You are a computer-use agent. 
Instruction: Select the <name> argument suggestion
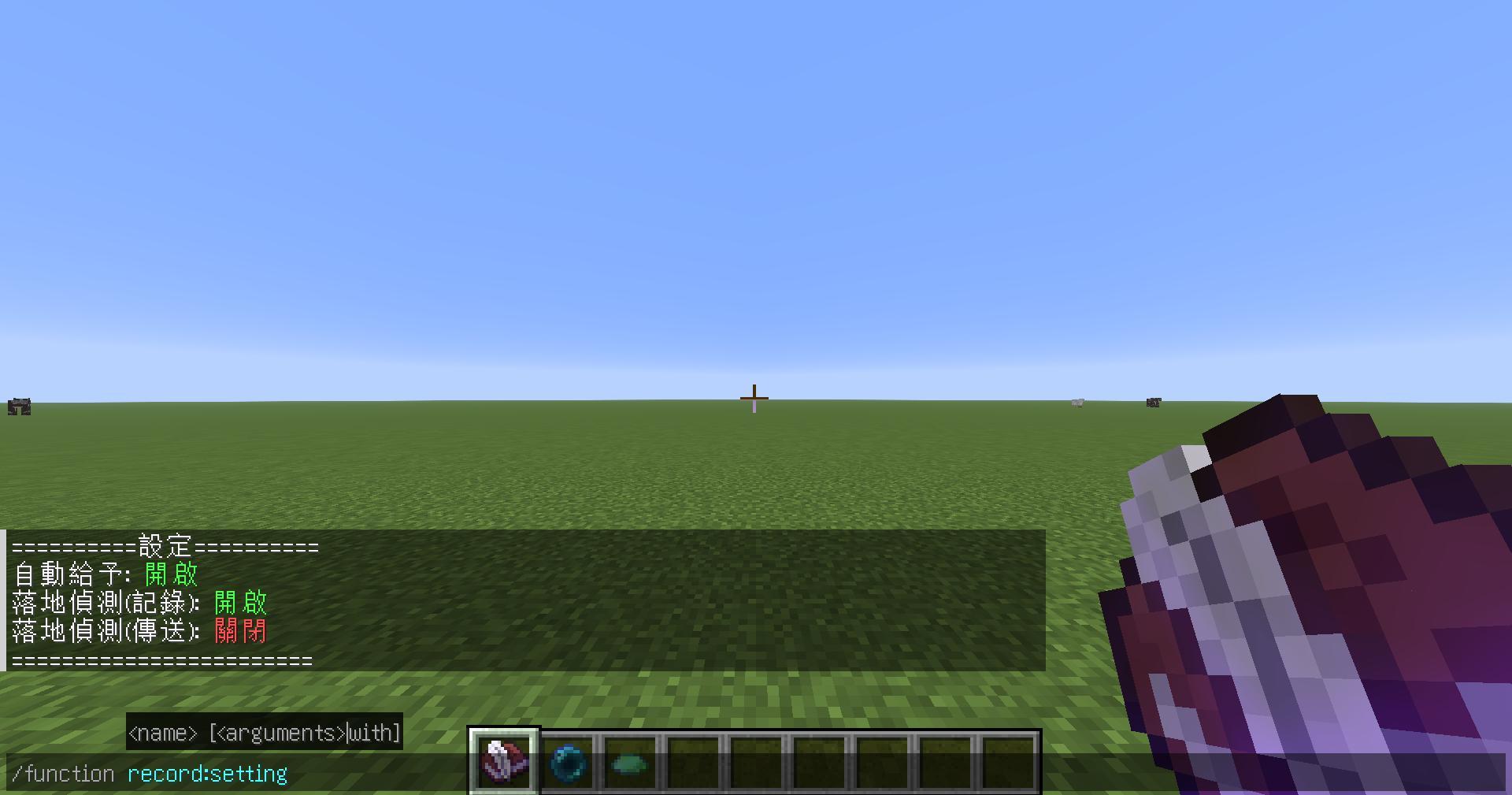click(162, 732)
